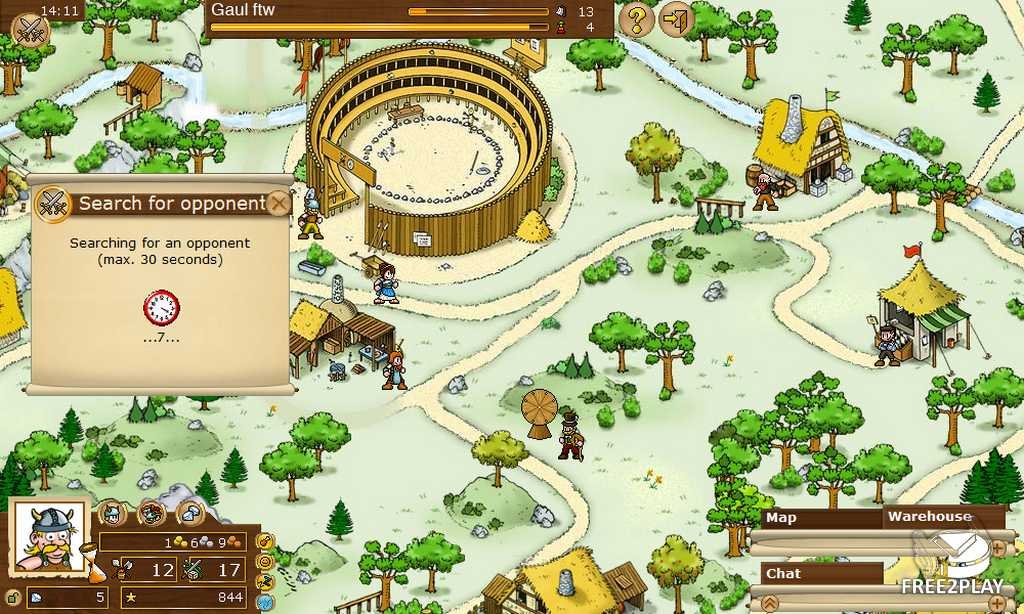1024x614 pixels.
Task: Toggle the green padlock icon
Action: point(13,598)
